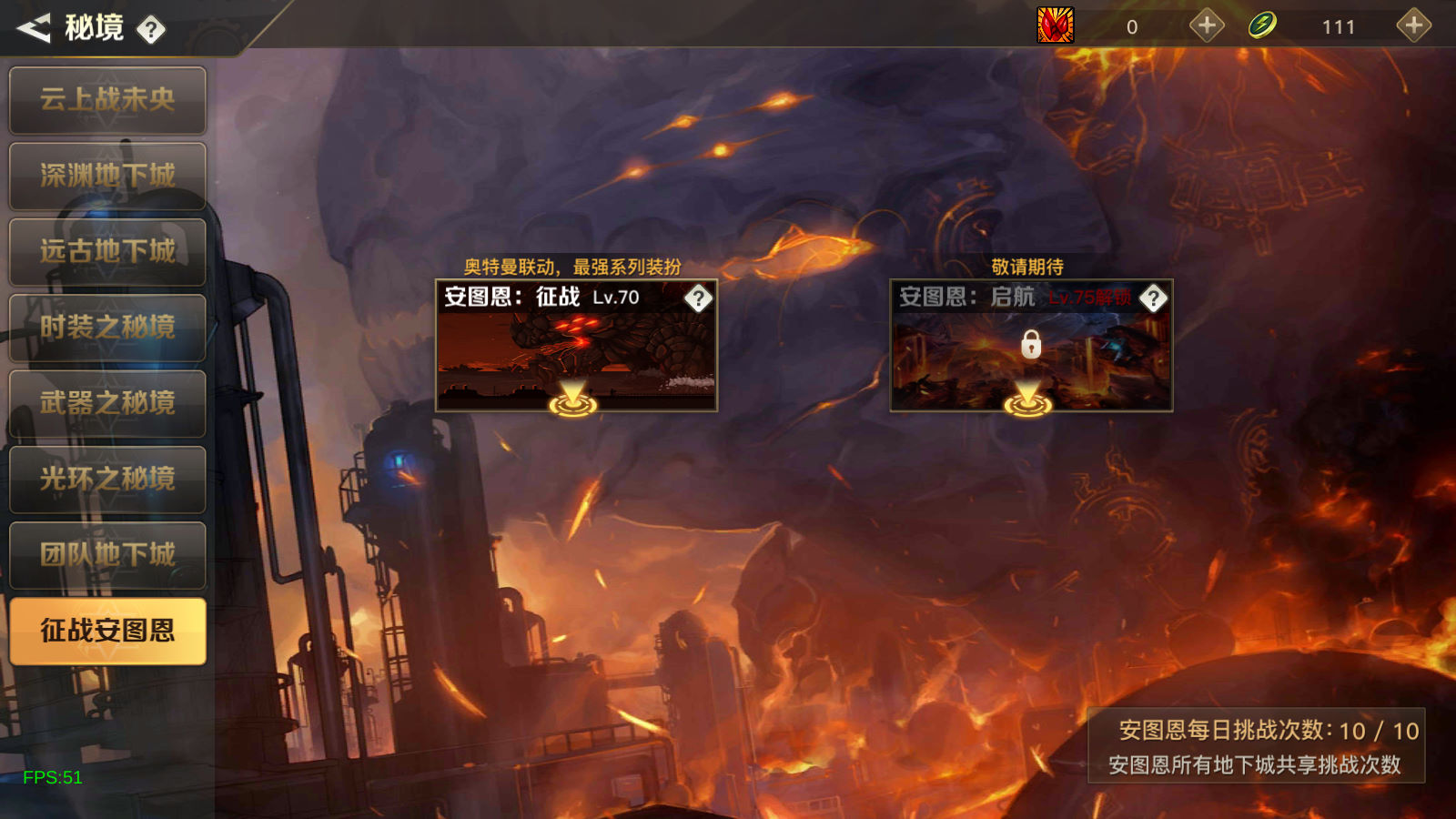Show help for the 安图恩：启航 dungeon
The width and height of the screenshot is (1456, 819).
point(1153,298)
